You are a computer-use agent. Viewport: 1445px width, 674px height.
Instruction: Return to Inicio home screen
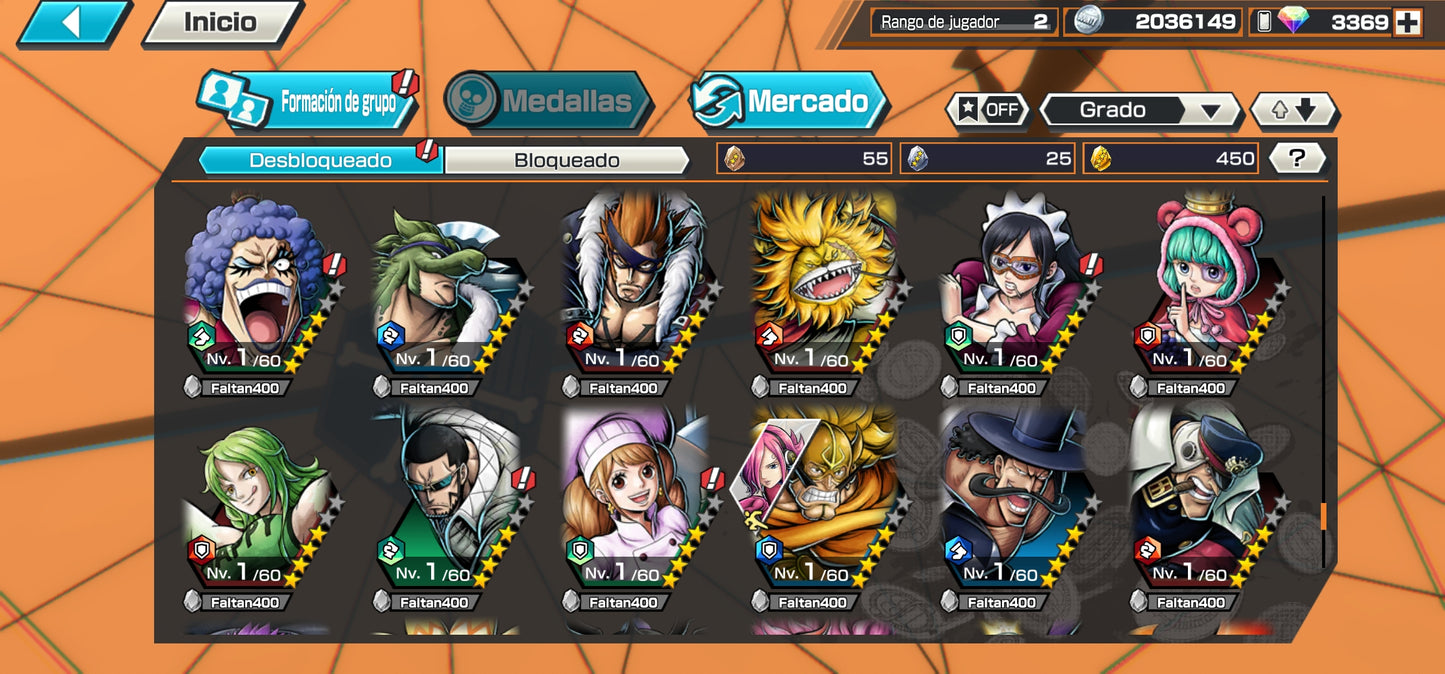point(220,22)
